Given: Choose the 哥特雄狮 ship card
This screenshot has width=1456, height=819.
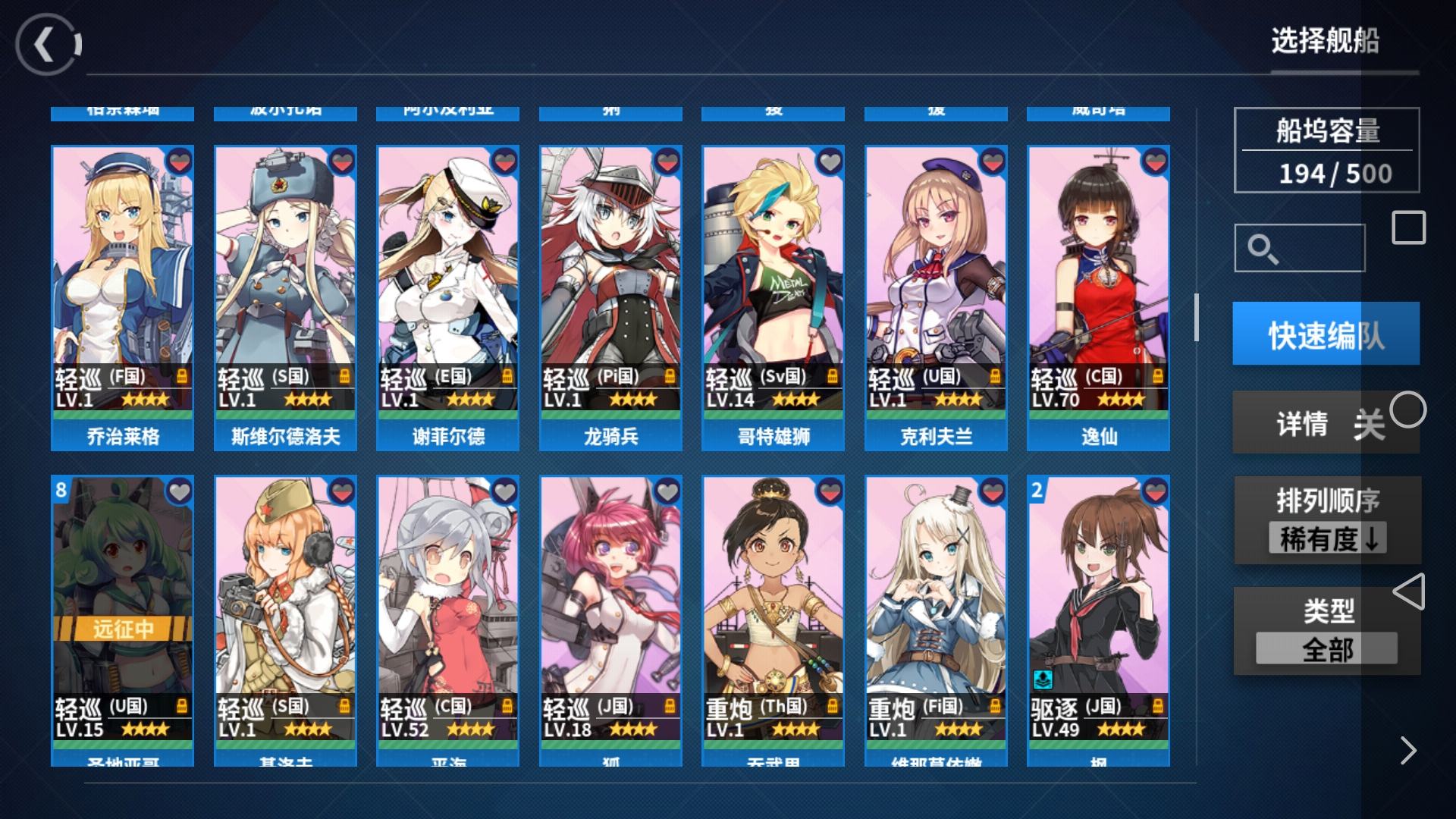Looking at the screenshot, I should tap(773, 297).
